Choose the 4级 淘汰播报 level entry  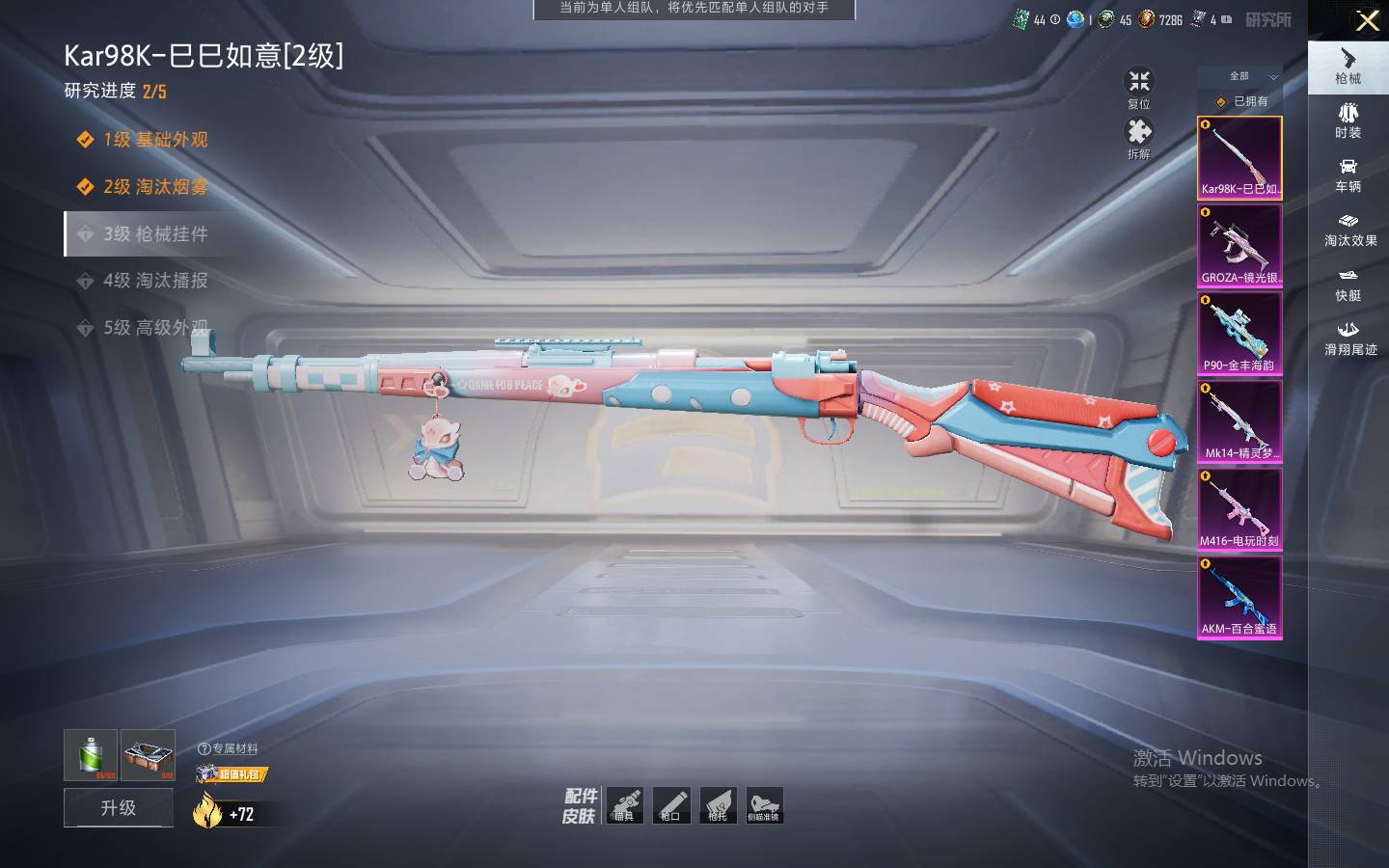pos(154,281)
